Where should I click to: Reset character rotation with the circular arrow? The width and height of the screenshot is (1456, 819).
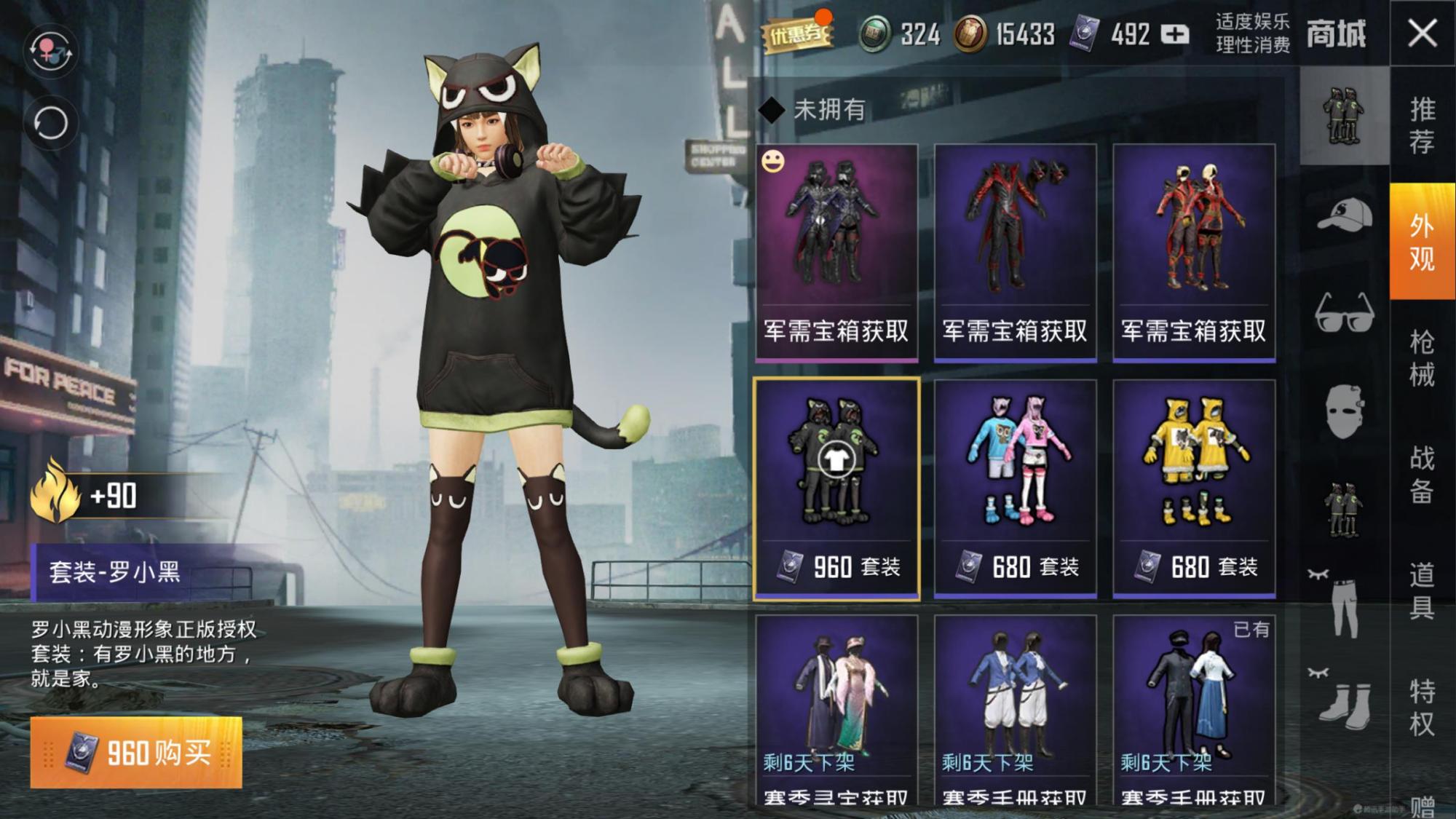[50, 123]
